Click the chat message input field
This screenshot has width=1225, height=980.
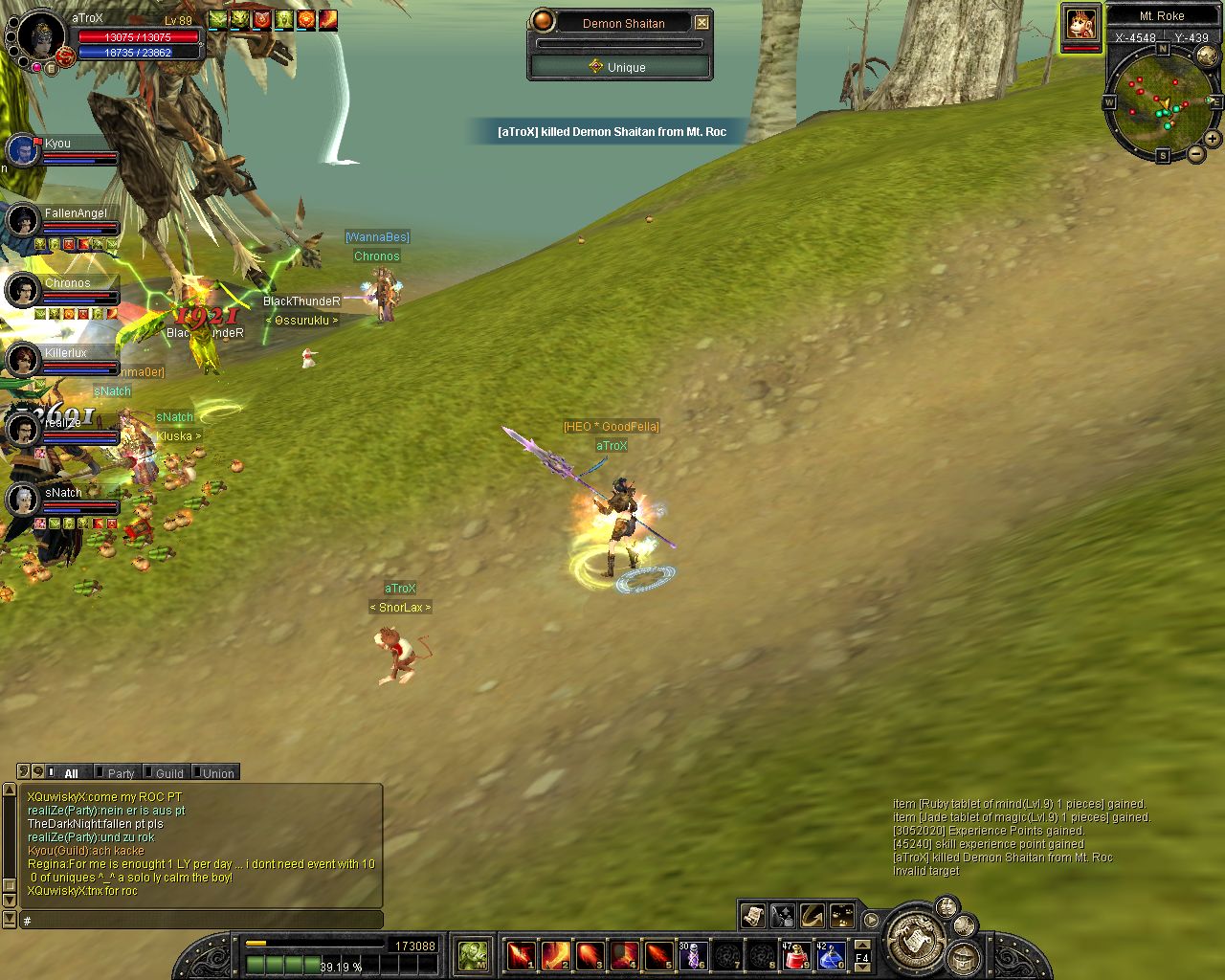tap(201, 920)
